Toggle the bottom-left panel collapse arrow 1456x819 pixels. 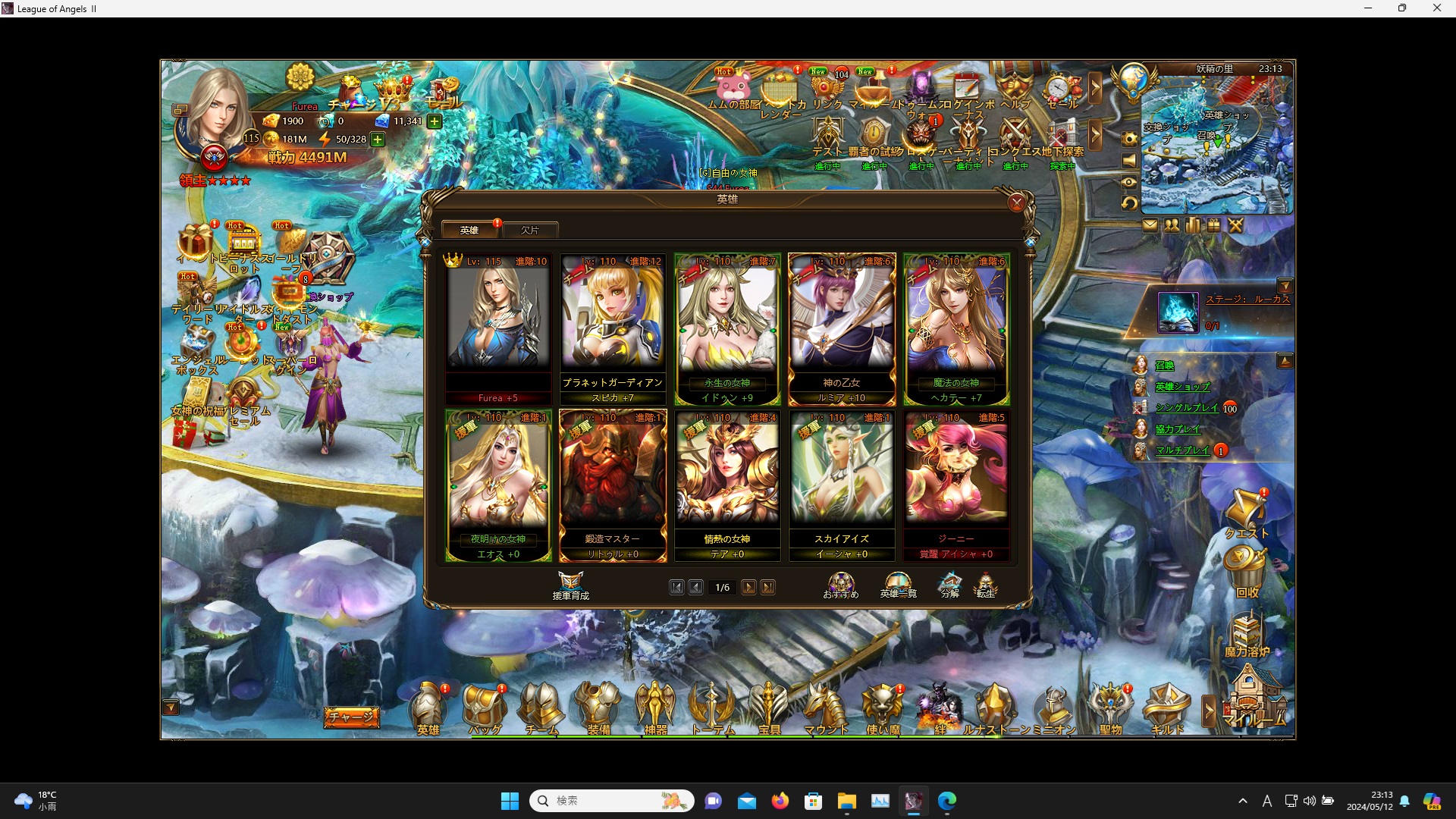pyautogui.click(x=170, y=707)
